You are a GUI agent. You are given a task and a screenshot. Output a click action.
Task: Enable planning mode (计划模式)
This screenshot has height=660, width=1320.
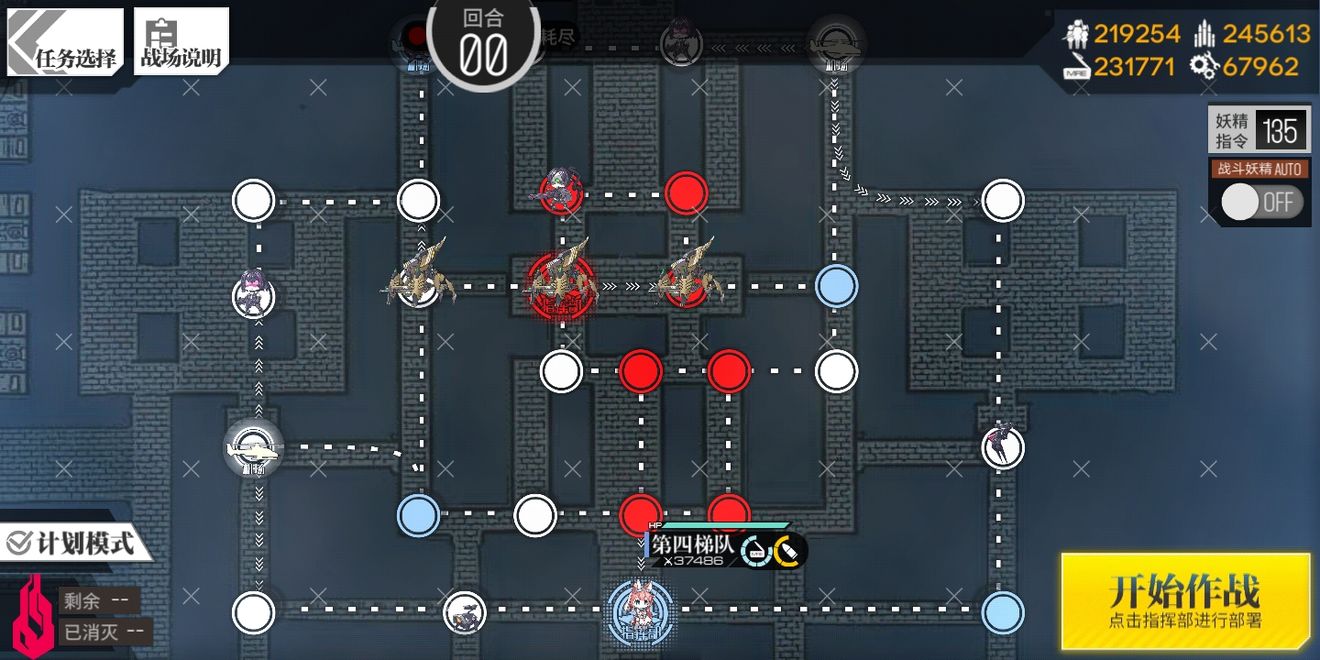tap(72, 544)
